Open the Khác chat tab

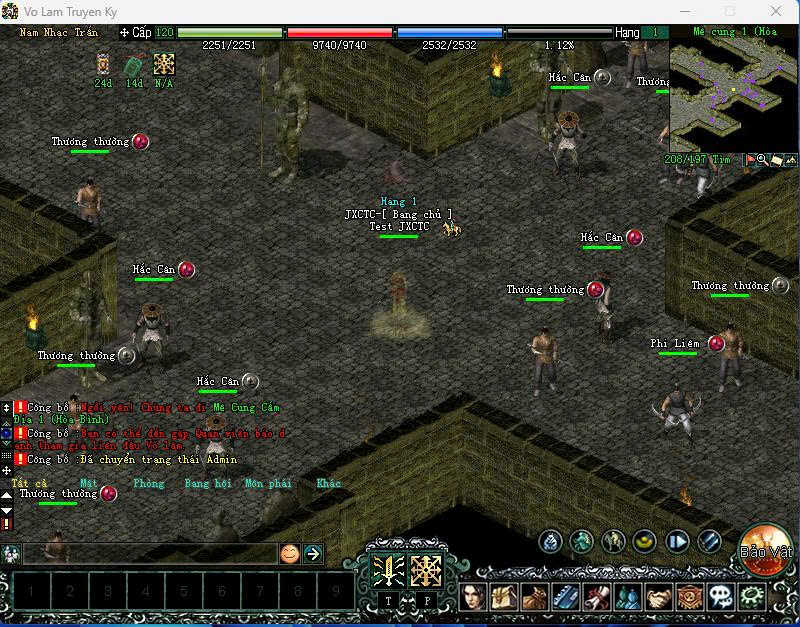(328, 483)
